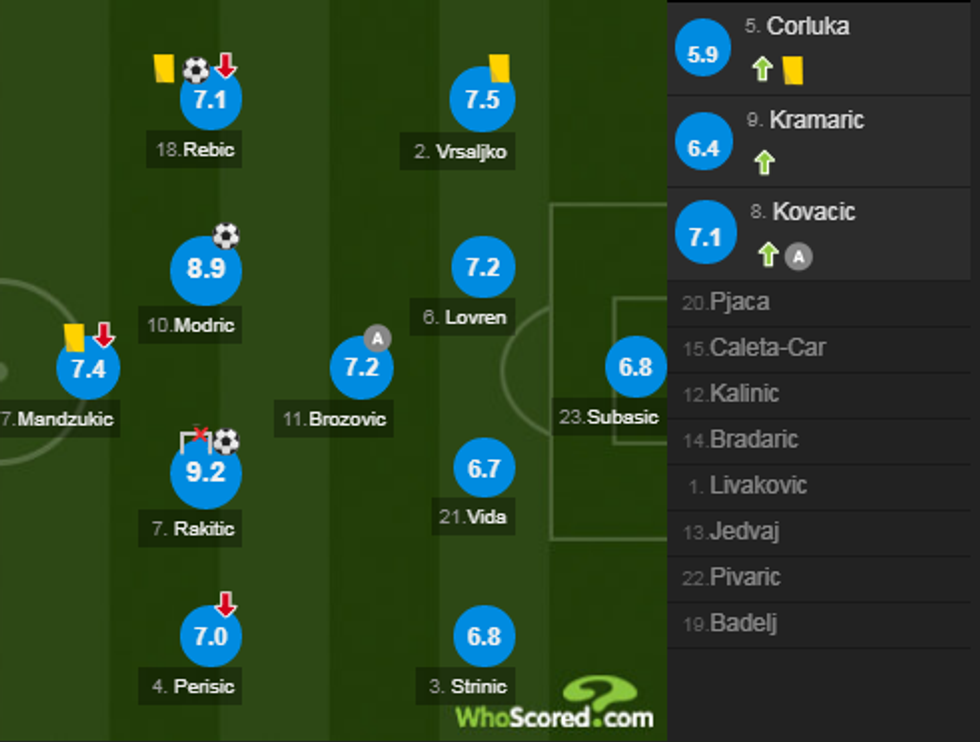This screenshot has width=980, height=742.
Task: Click Lovren's 7.2 rating marker
Action: pos(483,268)
